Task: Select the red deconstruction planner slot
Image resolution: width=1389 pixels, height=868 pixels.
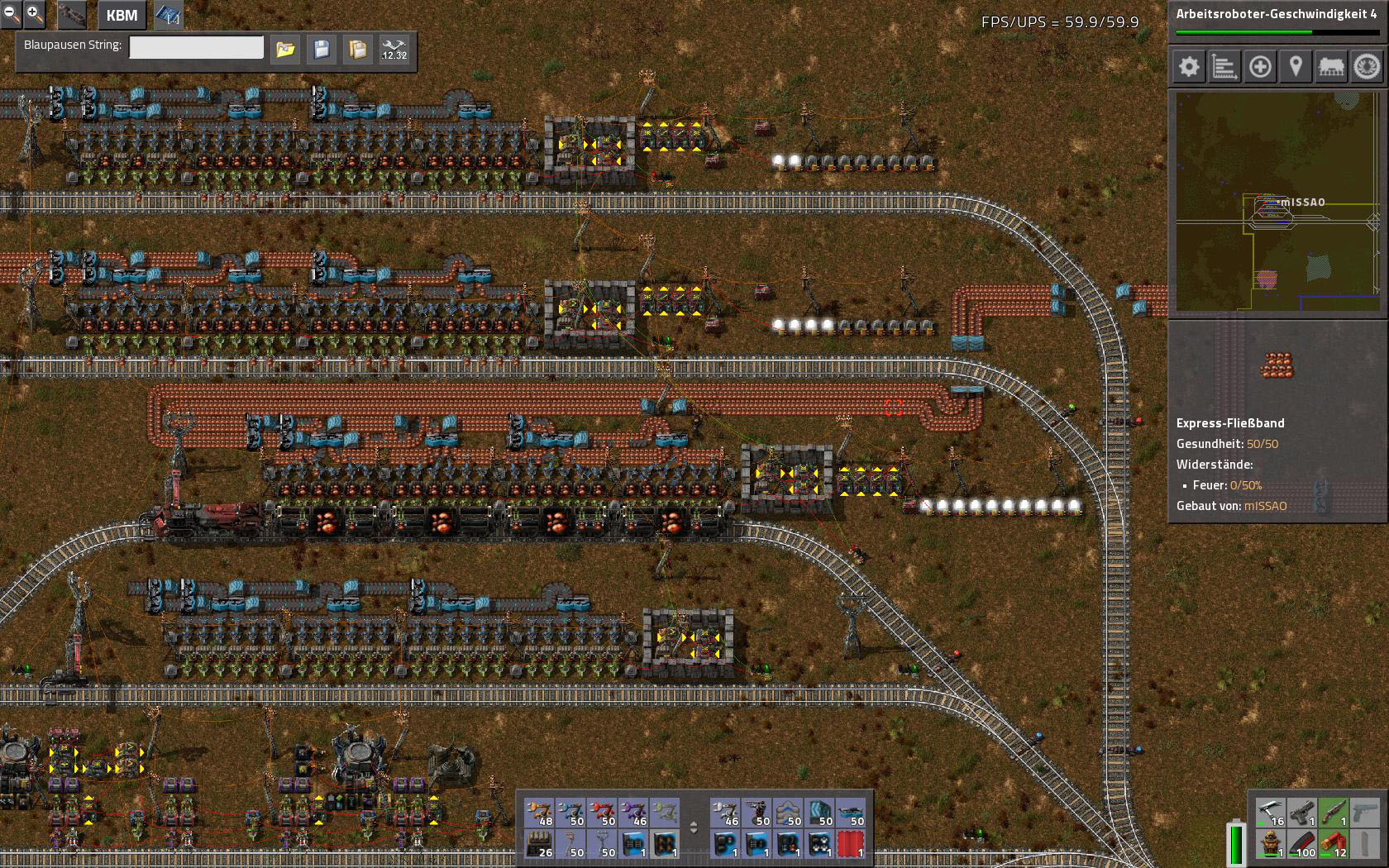Action: pyautogui.click(x=851, y=844)
